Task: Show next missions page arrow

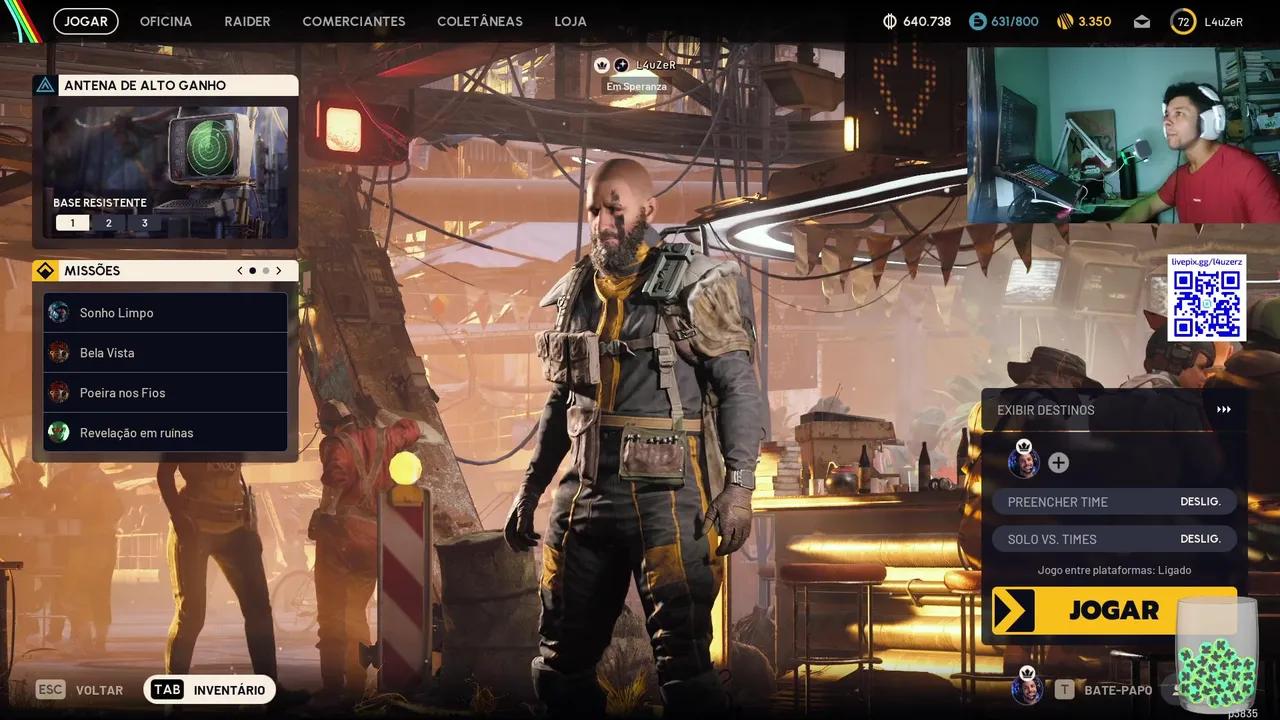Action: click(x=279, y=271)
